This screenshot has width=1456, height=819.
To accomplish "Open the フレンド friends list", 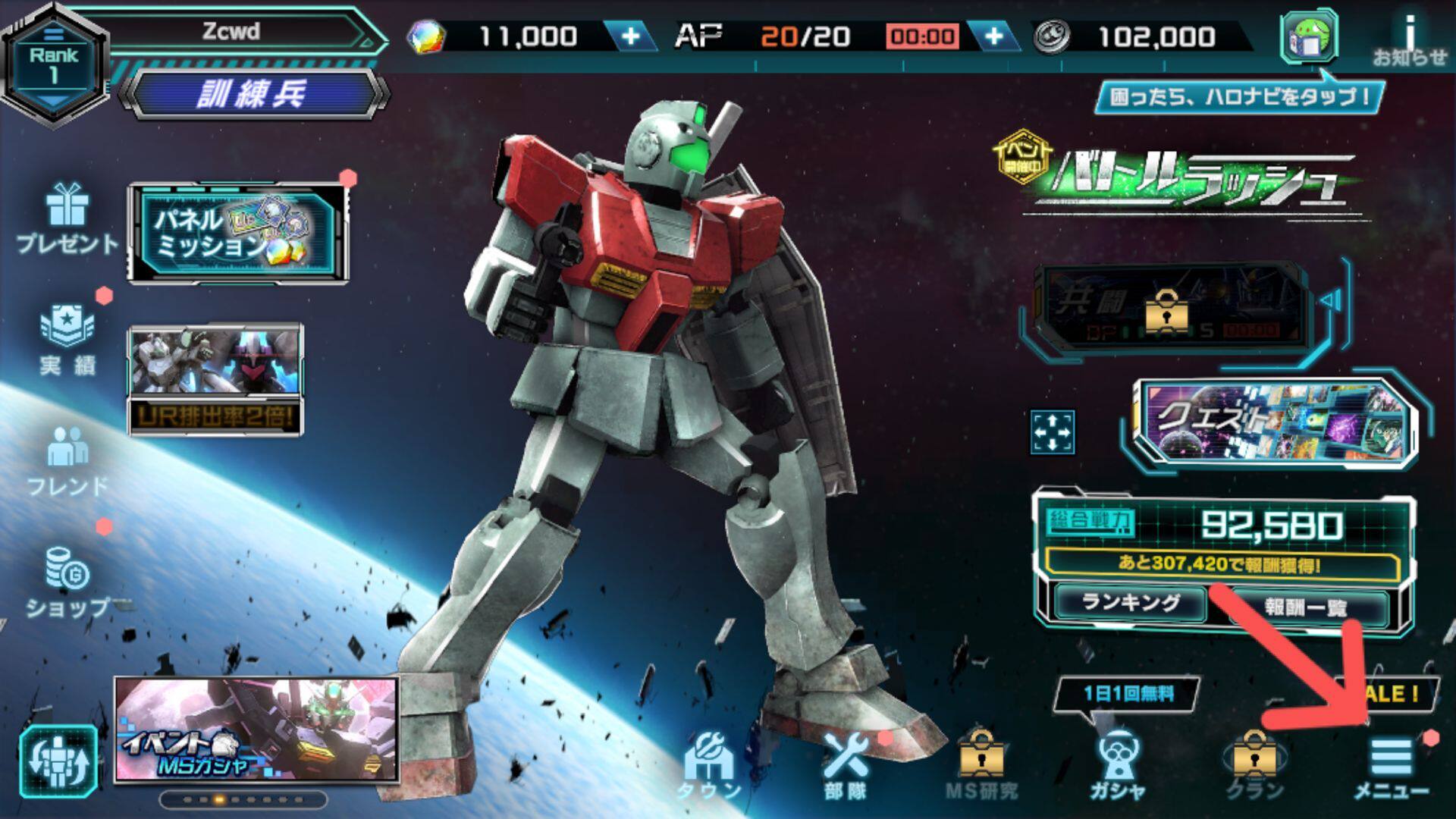I will point(67,461).
